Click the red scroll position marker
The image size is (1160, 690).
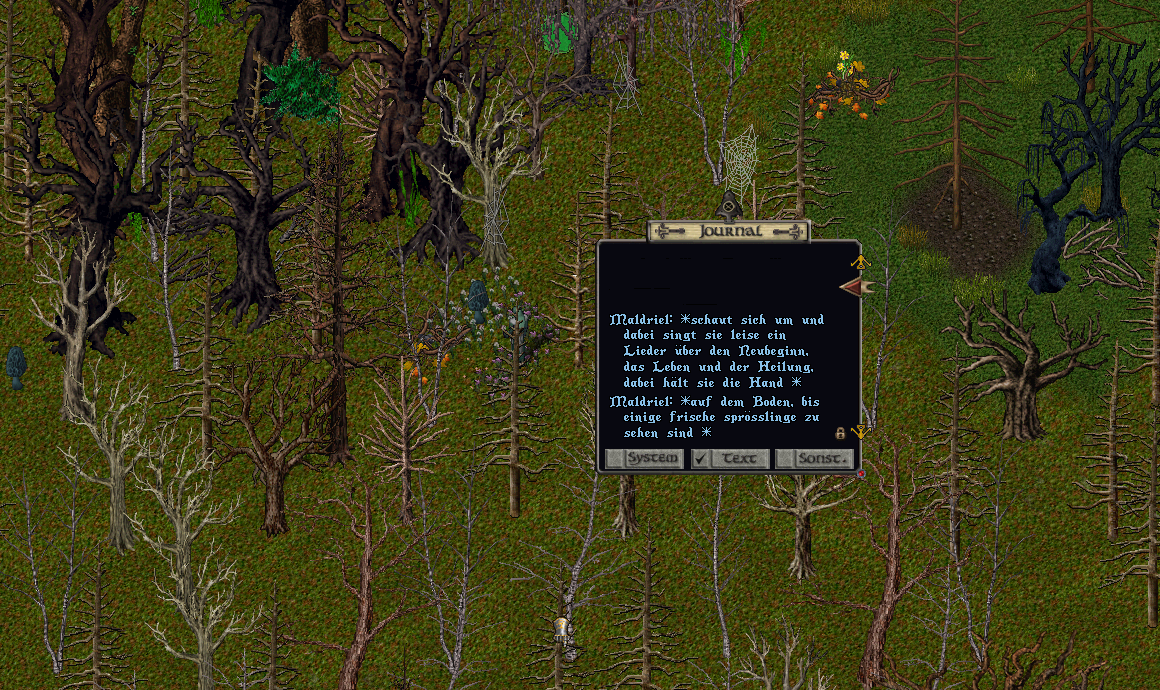pyautogui.click(x=856, y=288)
